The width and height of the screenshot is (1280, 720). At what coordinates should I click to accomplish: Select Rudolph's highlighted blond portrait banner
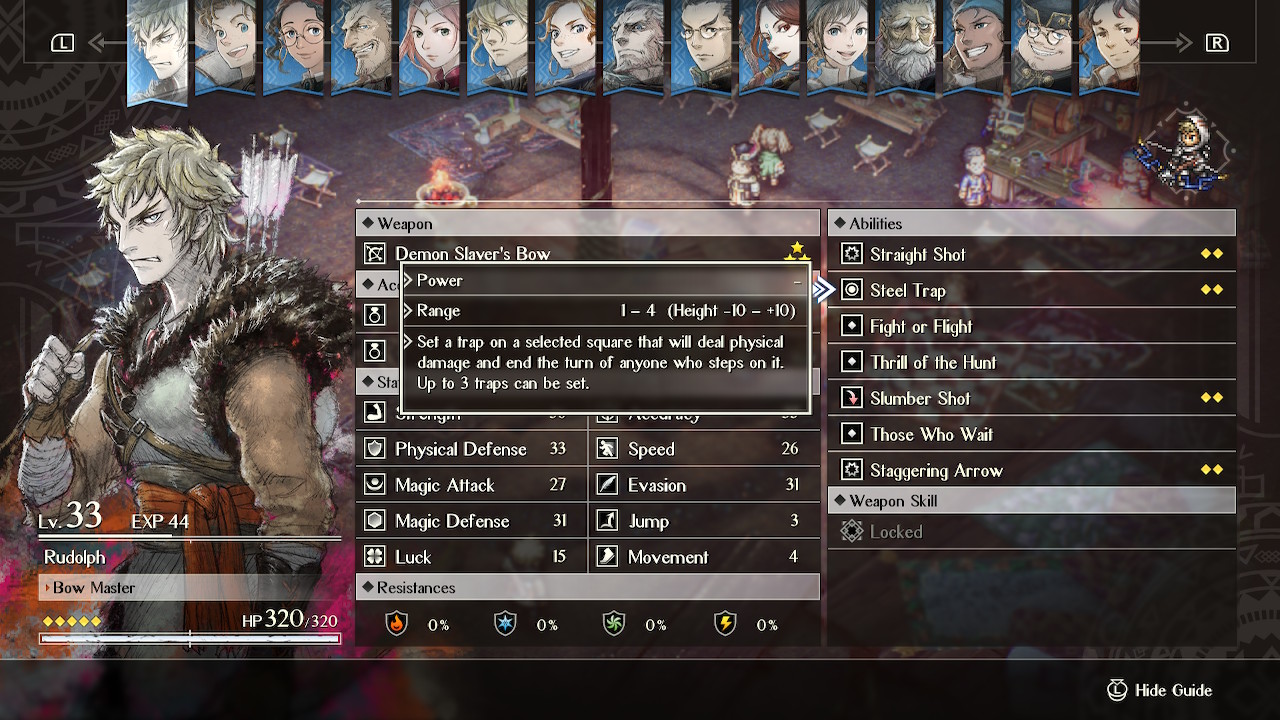(158, 50)
